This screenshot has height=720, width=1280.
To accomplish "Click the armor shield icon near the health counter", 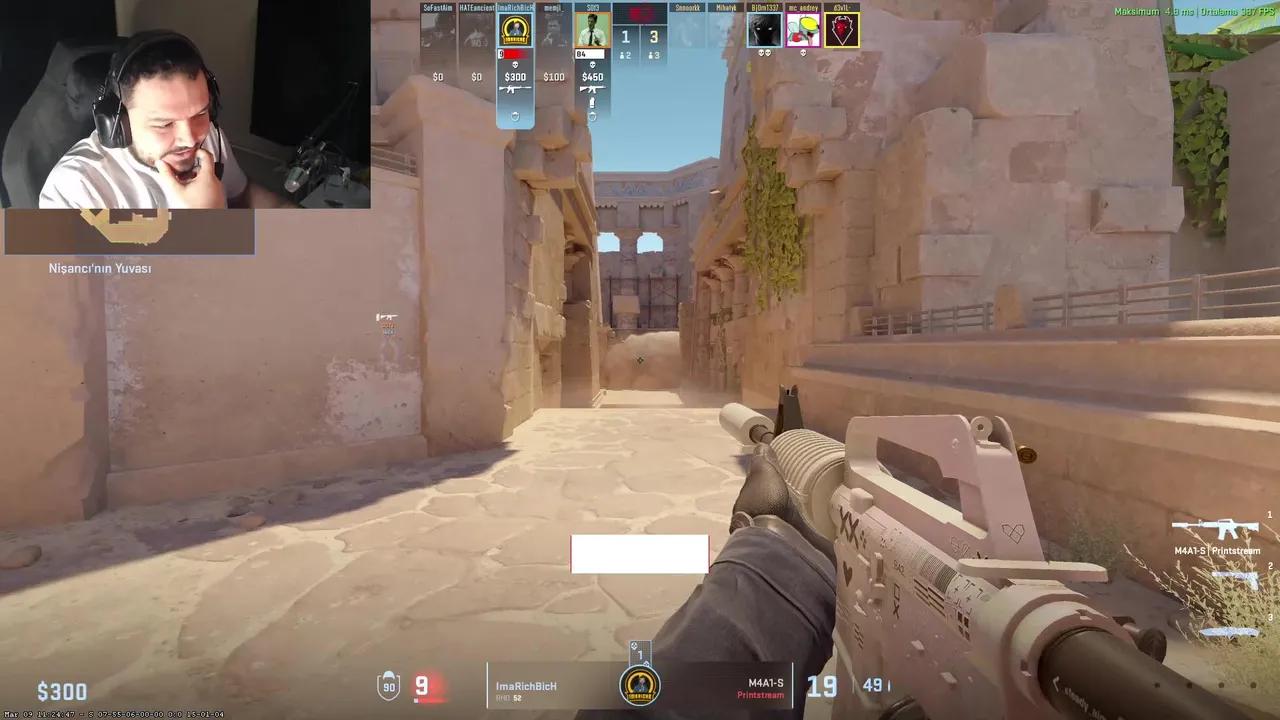I will point(390,686).
